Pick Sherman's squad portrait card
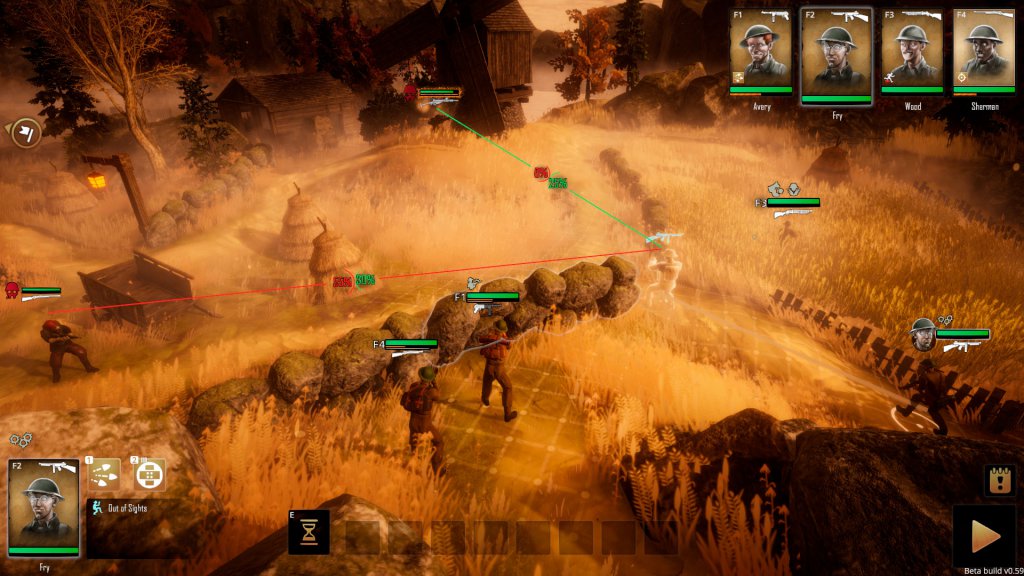 coord(984,48)
